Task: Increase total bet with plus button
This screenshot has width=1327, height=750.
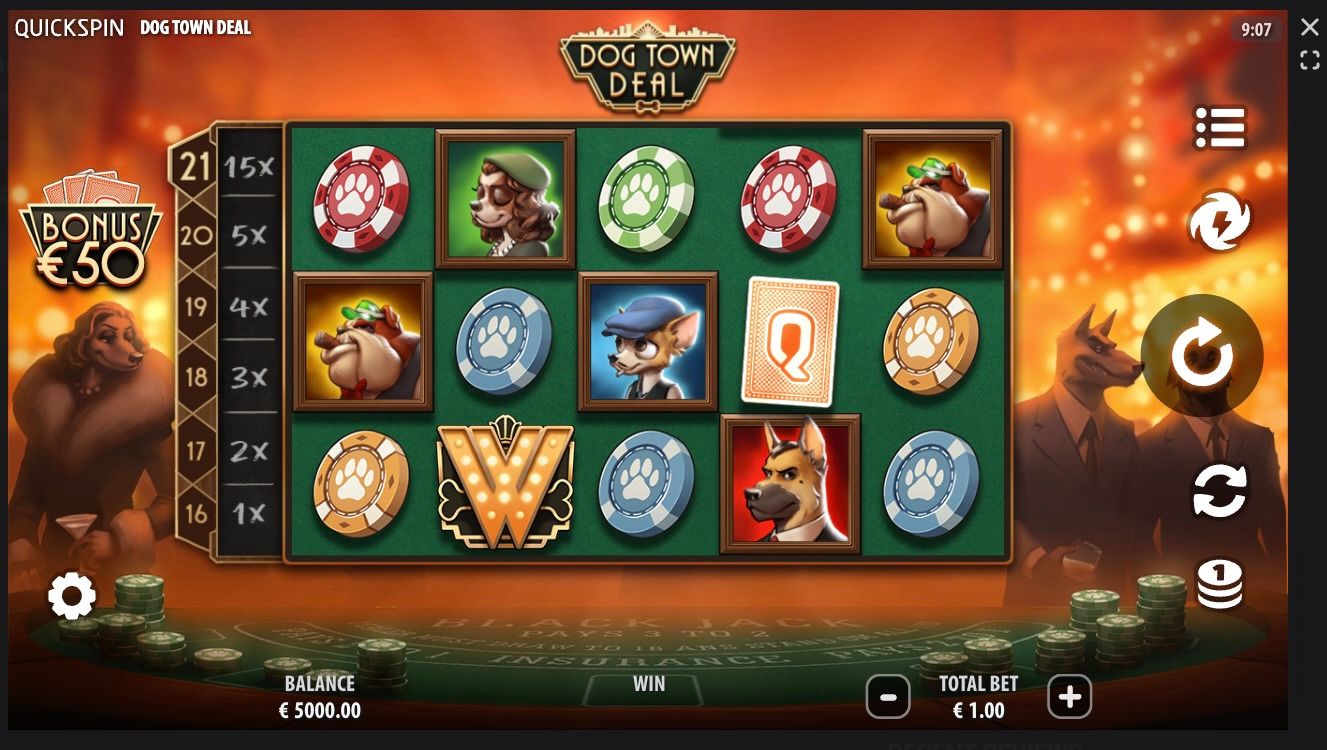Action: click(1069, 696)
